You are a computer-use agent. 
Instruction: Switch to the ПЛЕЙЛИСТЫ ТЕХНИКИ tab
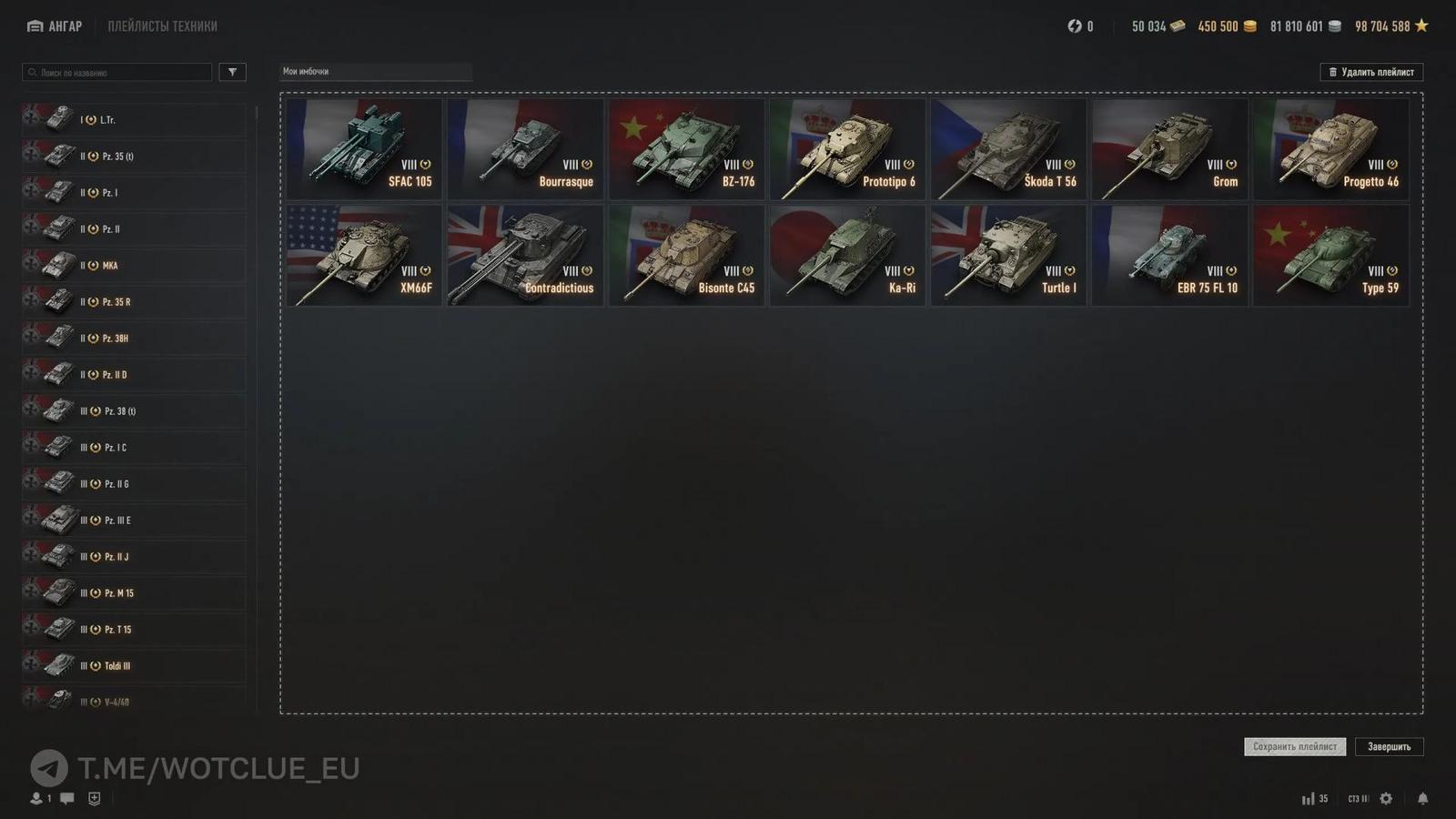[162, 25]
